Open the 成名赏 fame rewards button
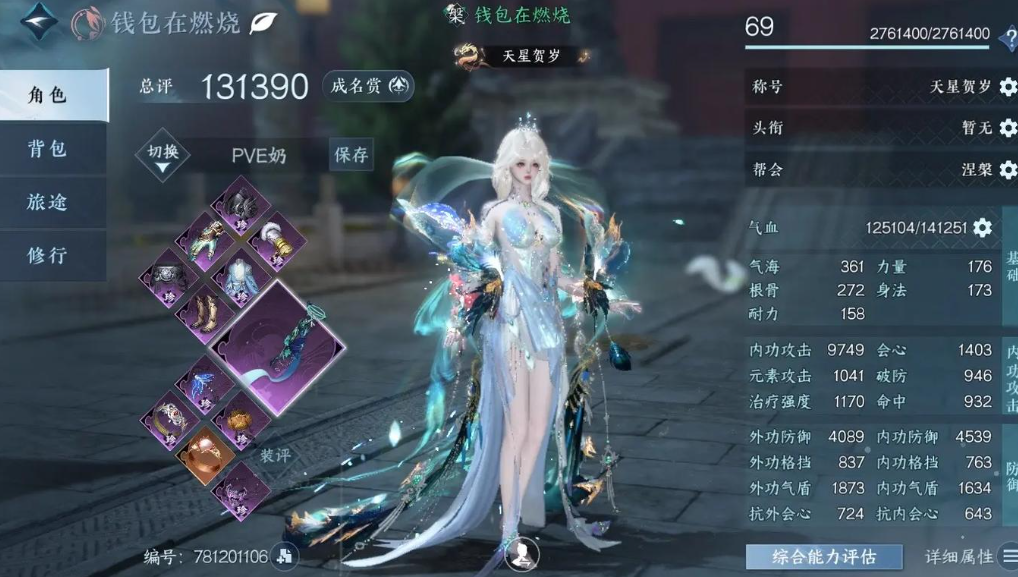Viewport: 1018px width, 577px height. pos(369,87)
